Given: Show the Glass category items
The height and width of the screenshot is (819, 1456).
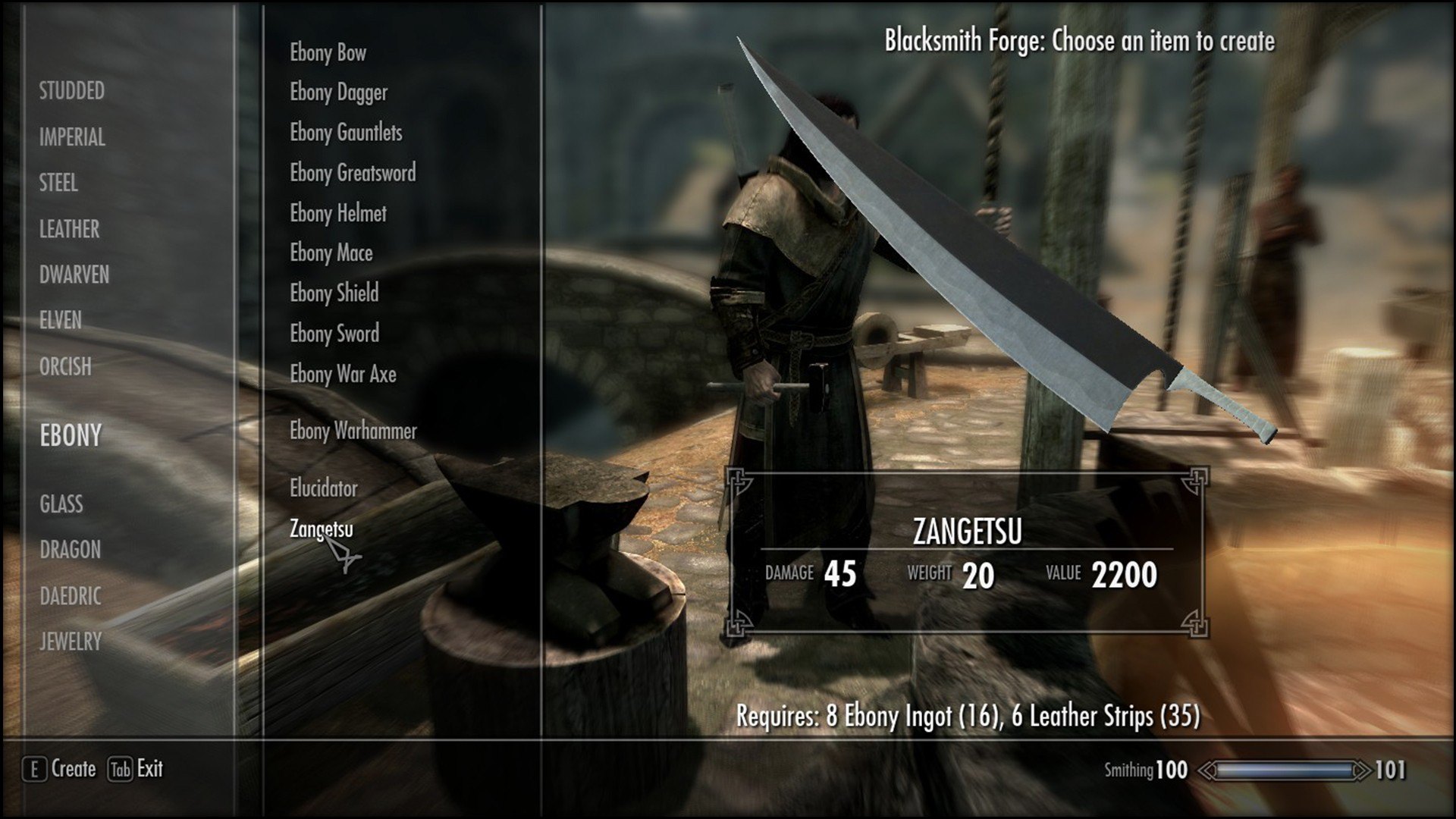Looking at the screenshot, I should (61, 504).
